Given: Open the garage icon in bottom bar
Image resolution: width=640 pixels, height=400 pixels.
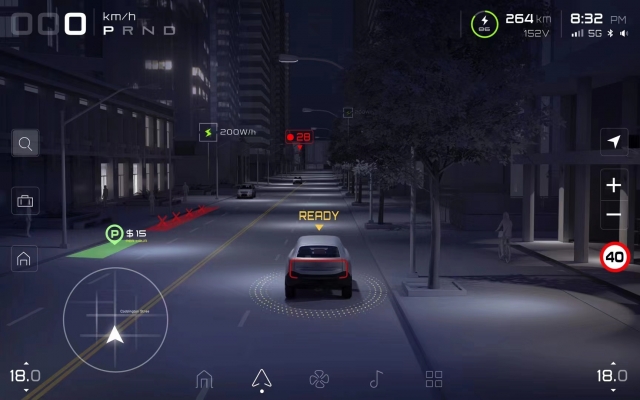Looking at the screenshot, I should coord(204,379).
